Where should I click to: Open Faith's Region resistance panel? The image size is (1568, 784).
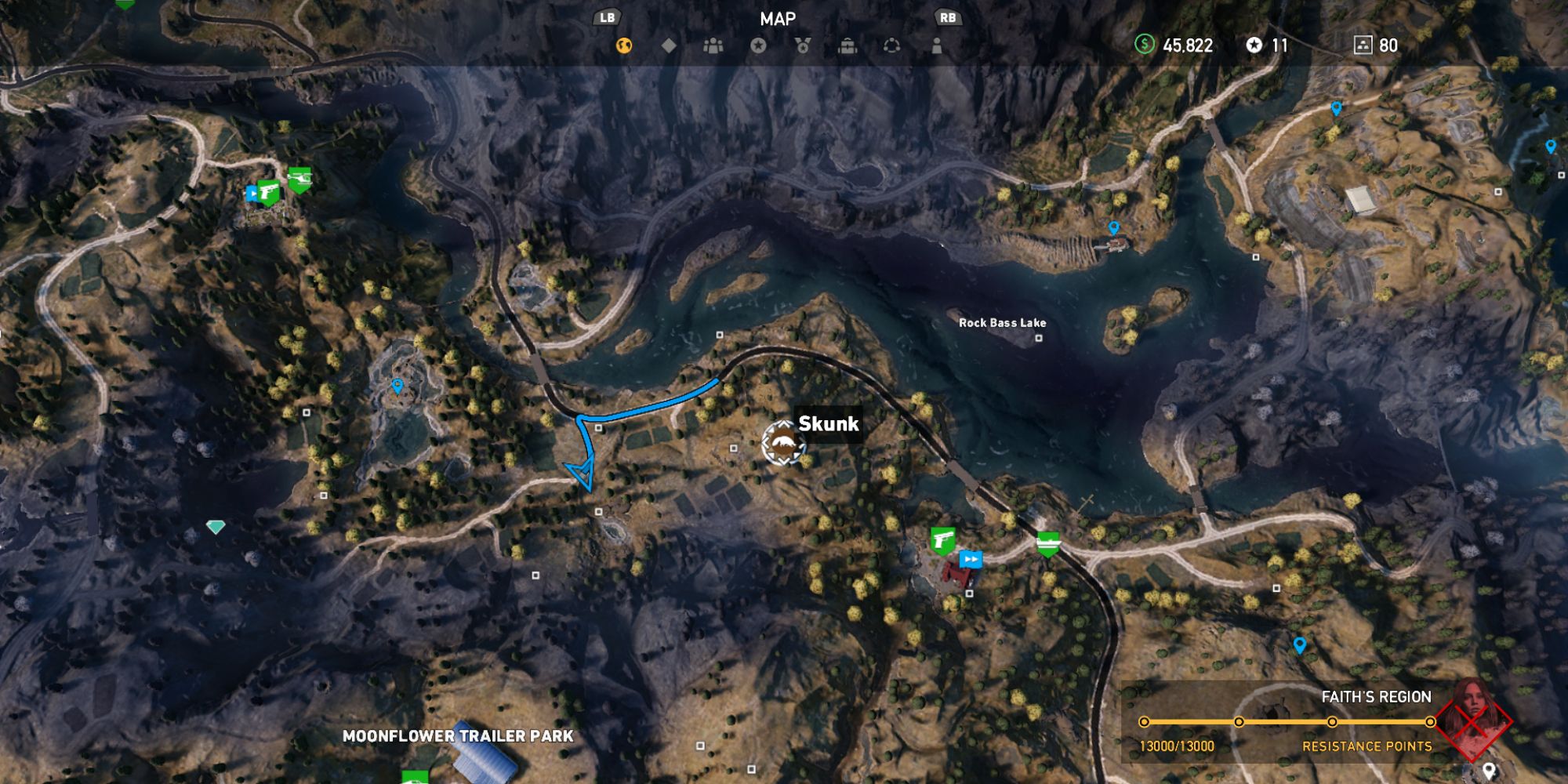[1286, 721]
